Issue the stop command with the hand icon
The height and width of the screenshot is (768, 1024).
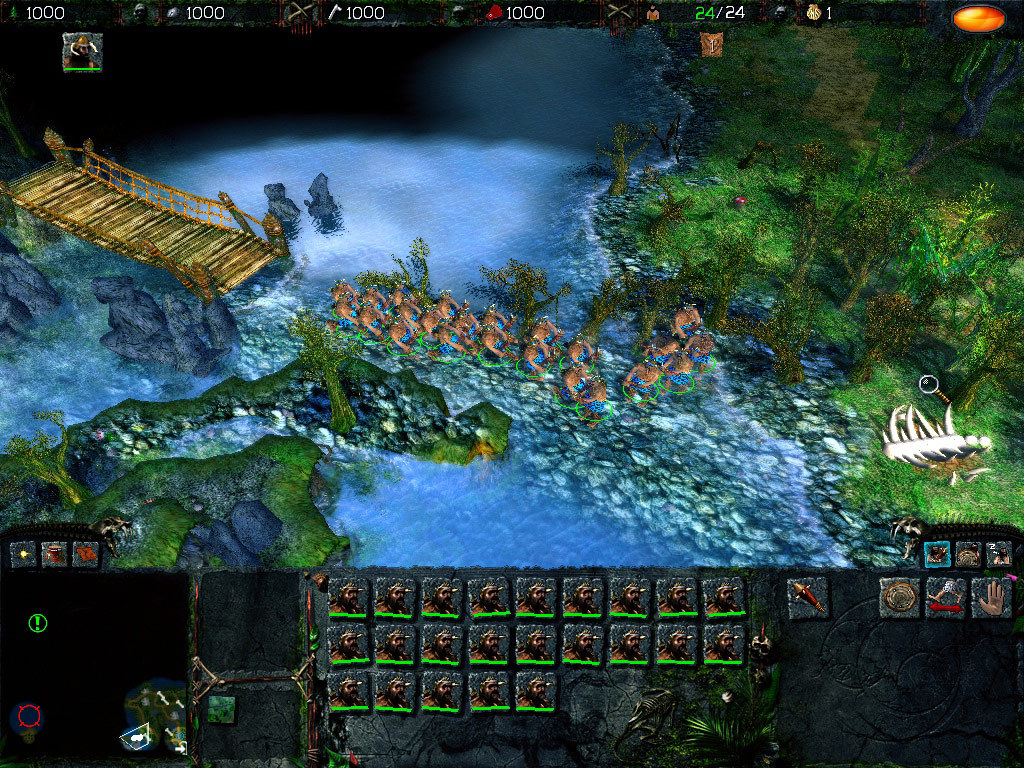click(x=991, y=597)
